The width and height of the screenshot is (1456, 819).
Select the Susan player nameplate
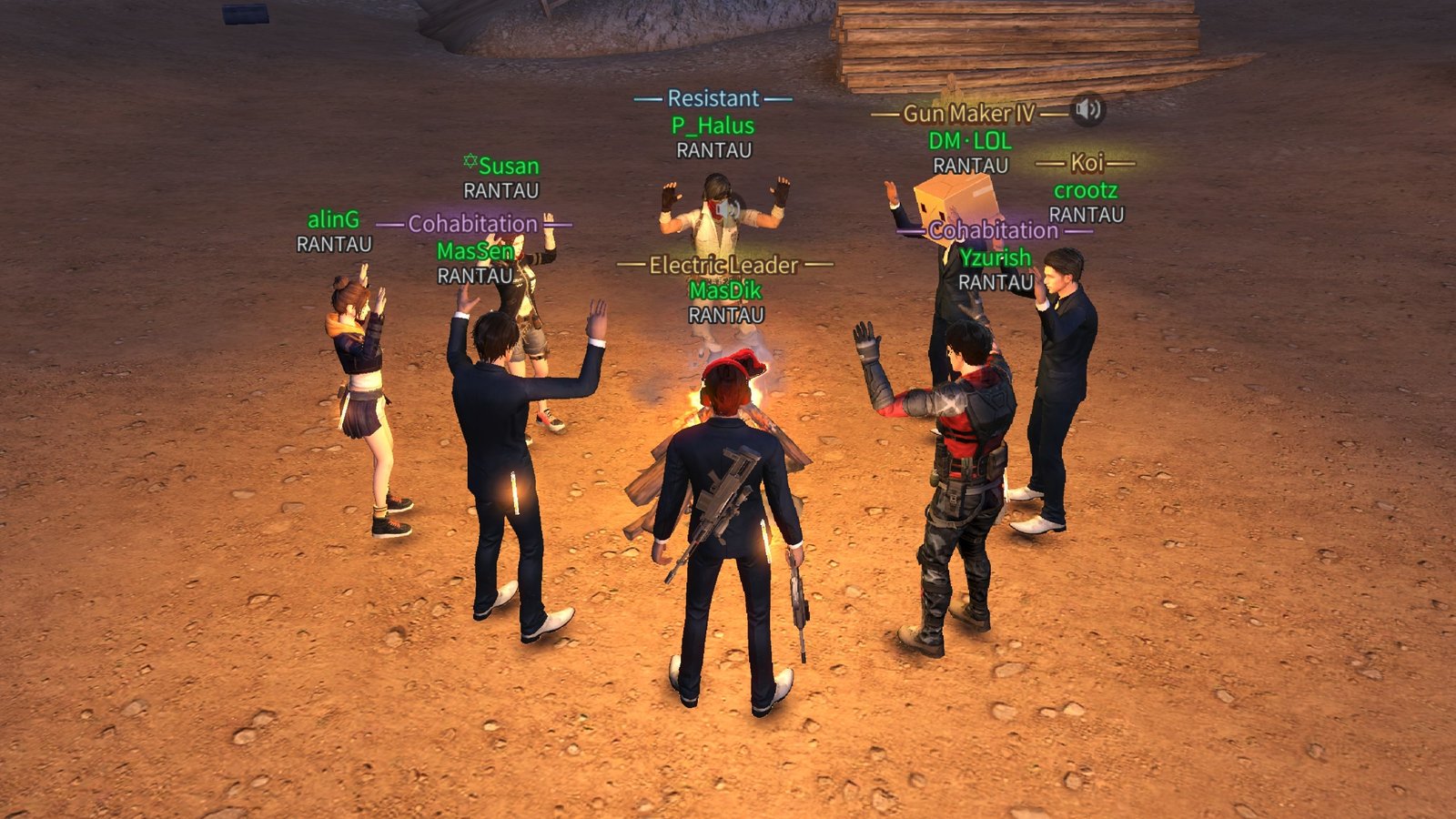tap(508, 166)
